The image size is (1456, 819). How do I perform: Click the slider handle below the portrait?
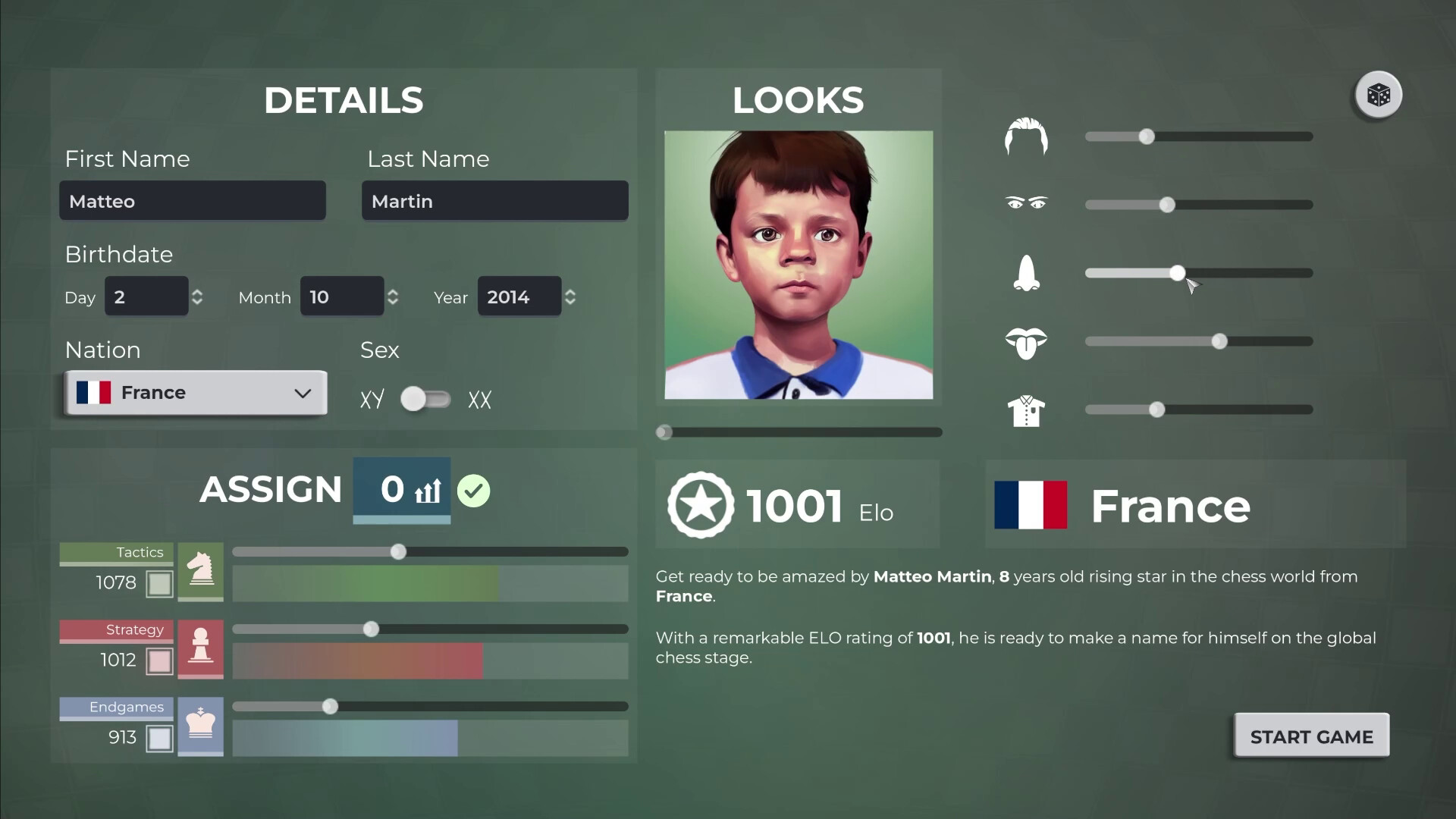point(664,432)
